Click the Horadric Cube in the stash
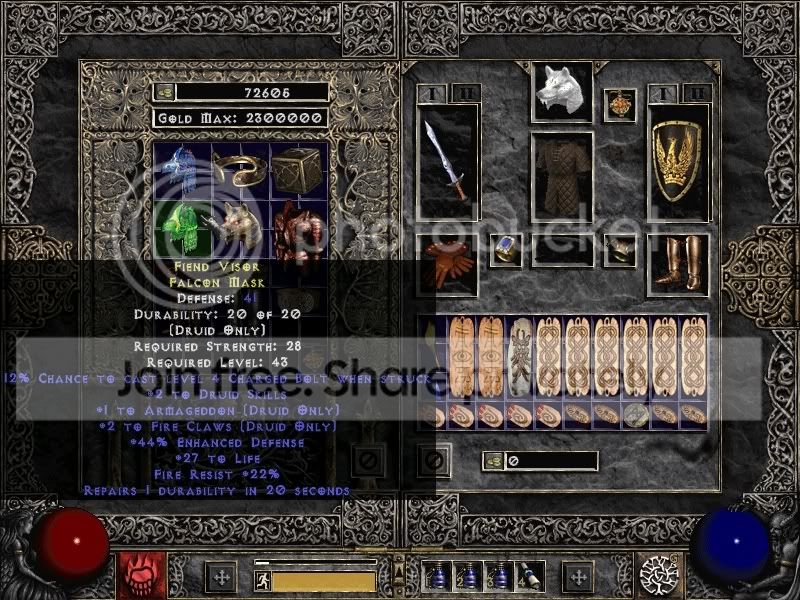Image resolution: width=800 pixels, height=600 pixels. [x=300, y=167]
